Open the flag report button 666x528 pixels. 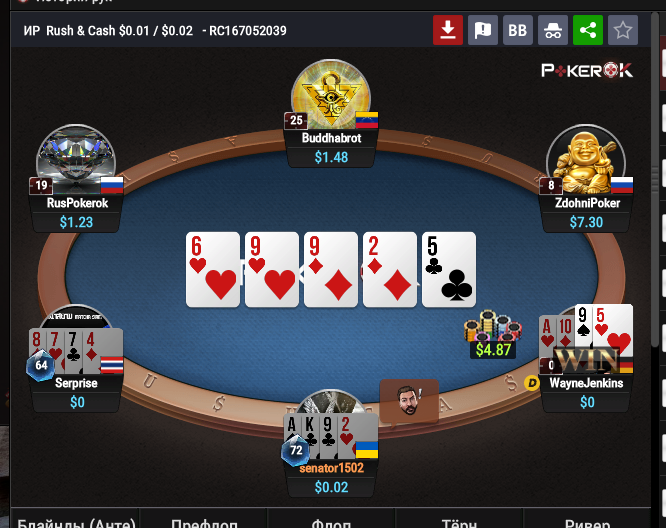482,30
